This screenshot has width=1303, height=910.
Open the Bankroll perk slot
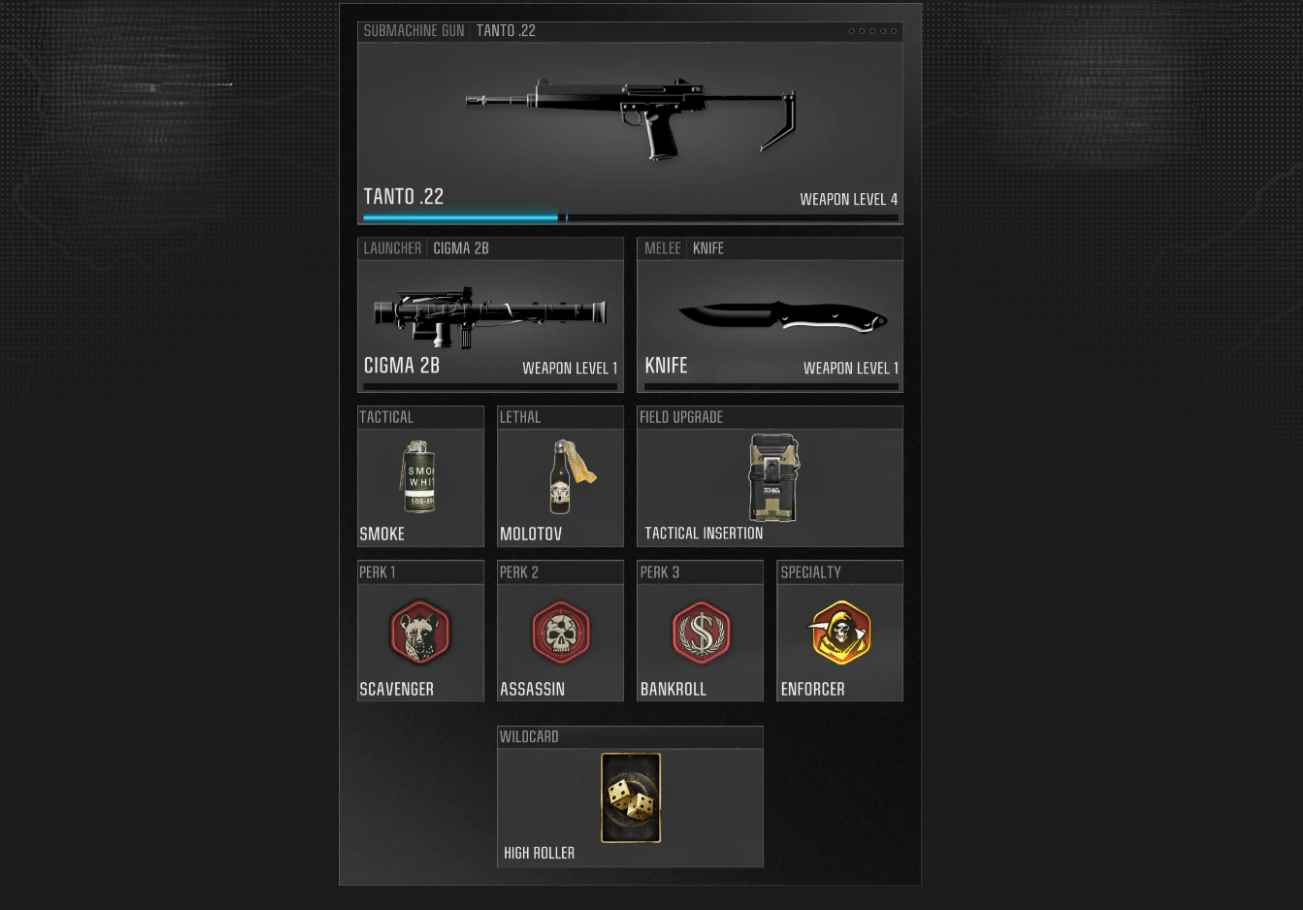[x=700, y=632]
